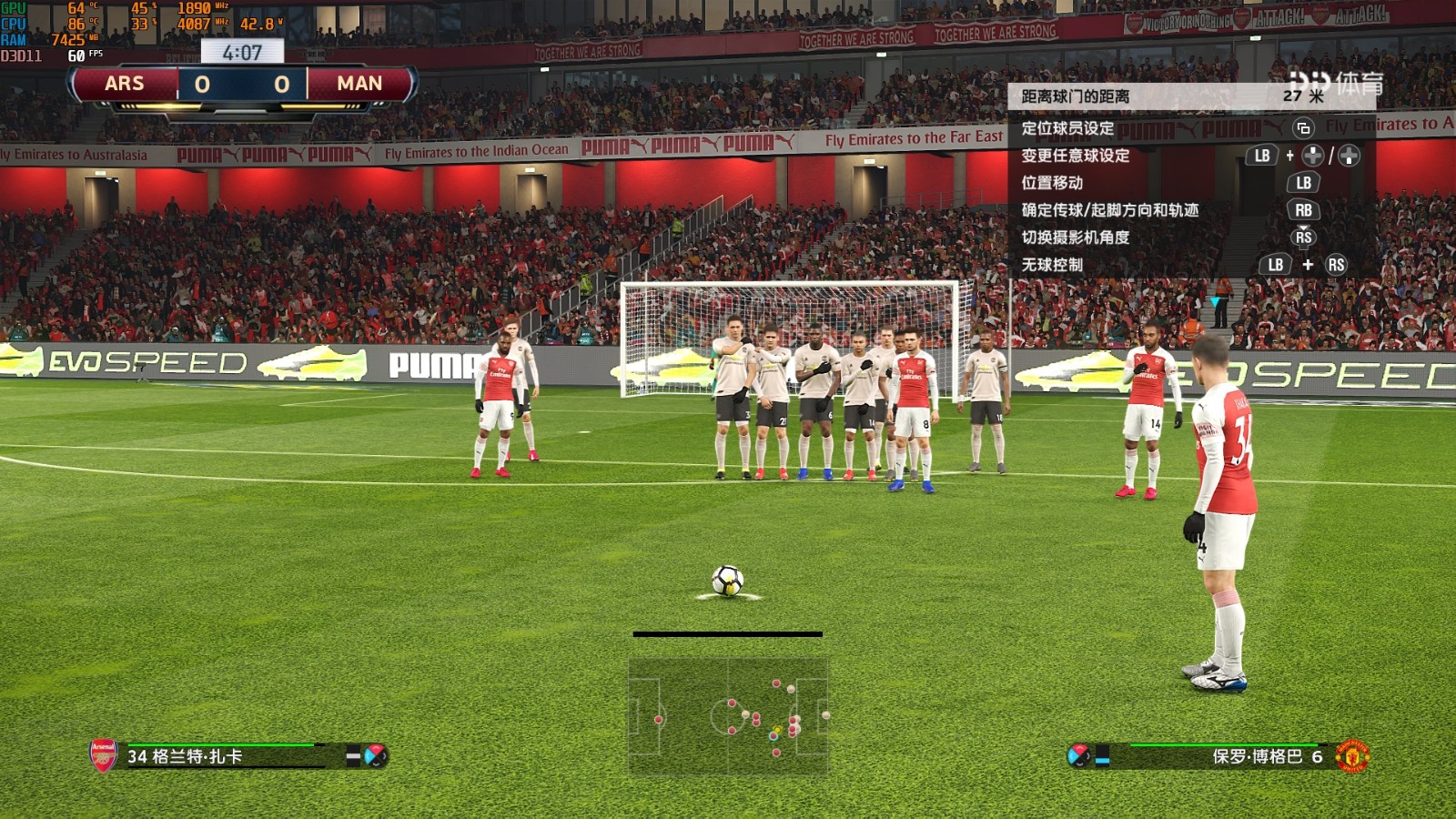Select the Manchester United crest beside 保罗·博格巴
The height and width of the screenshot is (819, 1456).
click(x=1352, y=756)
